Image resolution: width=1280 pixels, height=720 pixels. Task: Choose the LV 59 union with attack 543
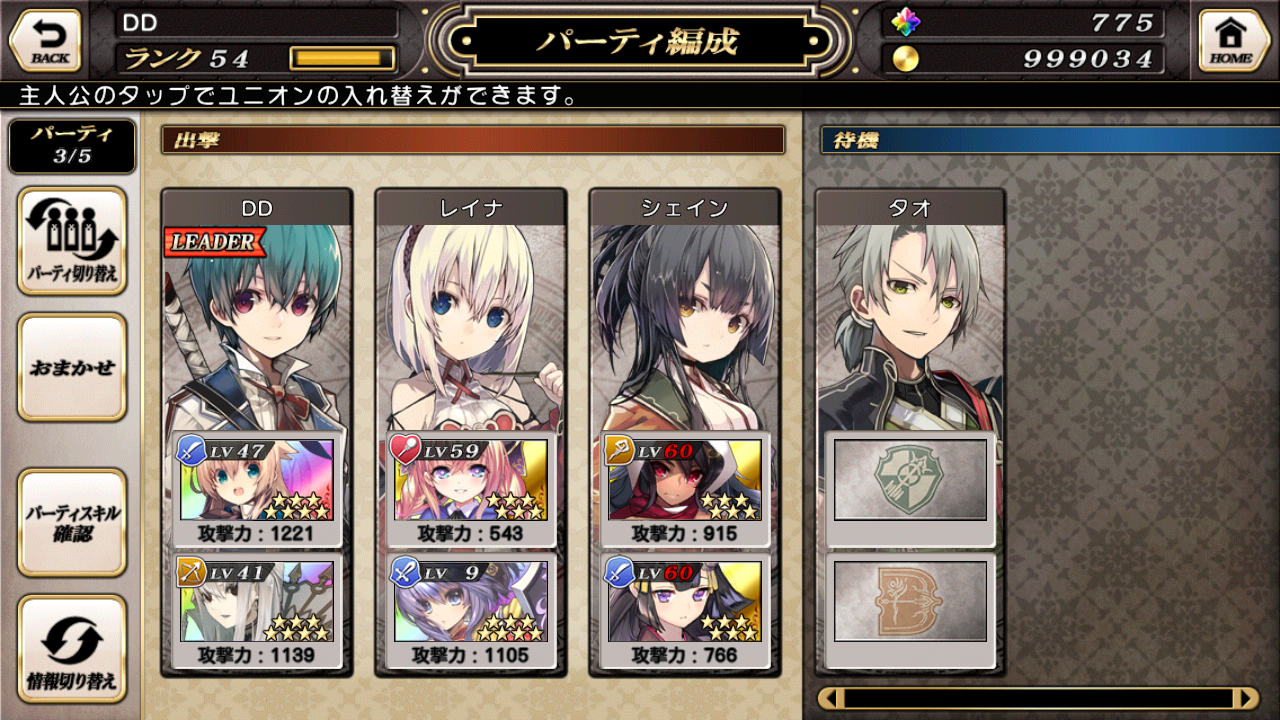click(470, 489)
